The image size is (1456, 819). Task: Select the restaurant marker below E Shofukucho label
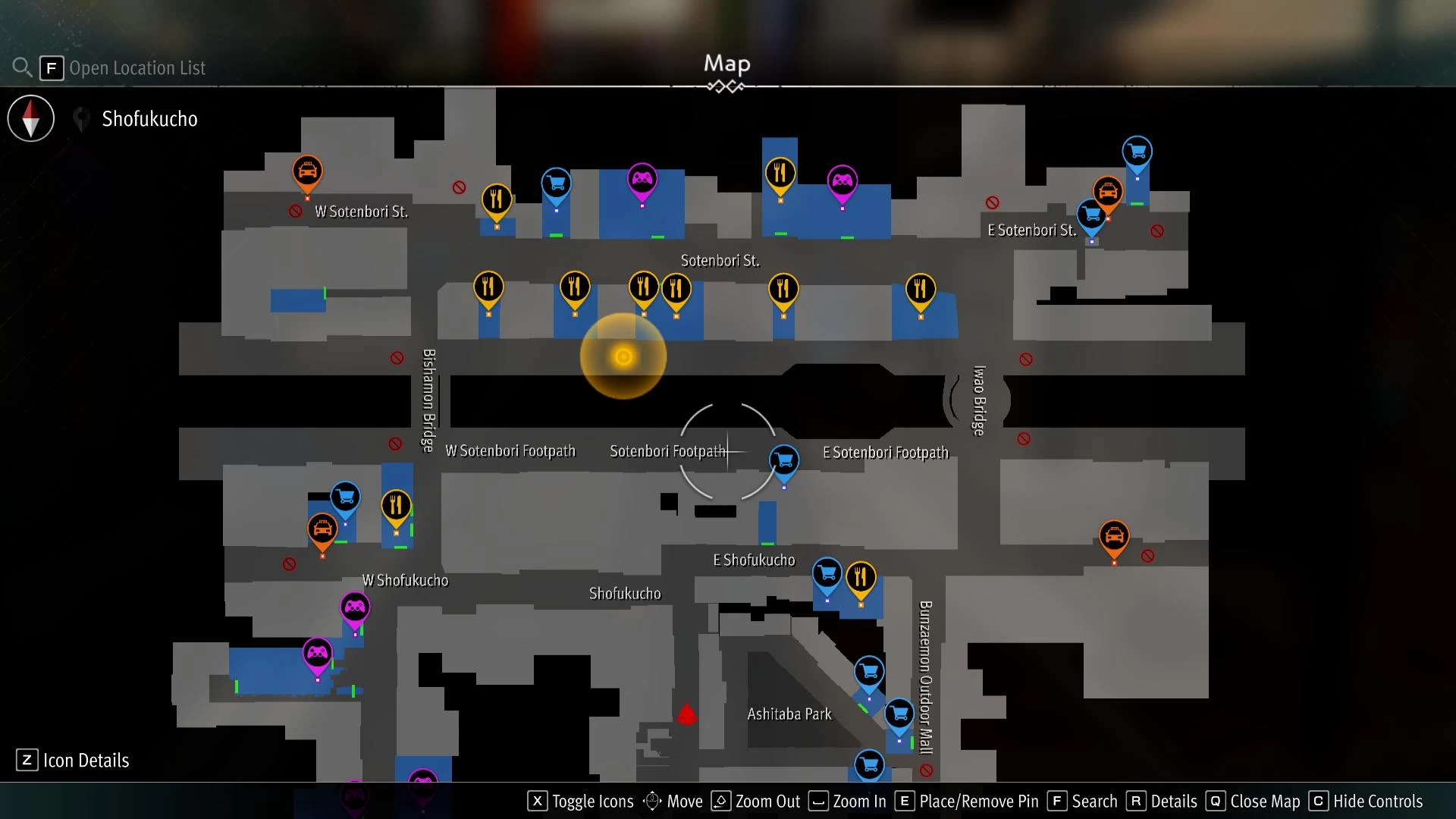point(861,578)
